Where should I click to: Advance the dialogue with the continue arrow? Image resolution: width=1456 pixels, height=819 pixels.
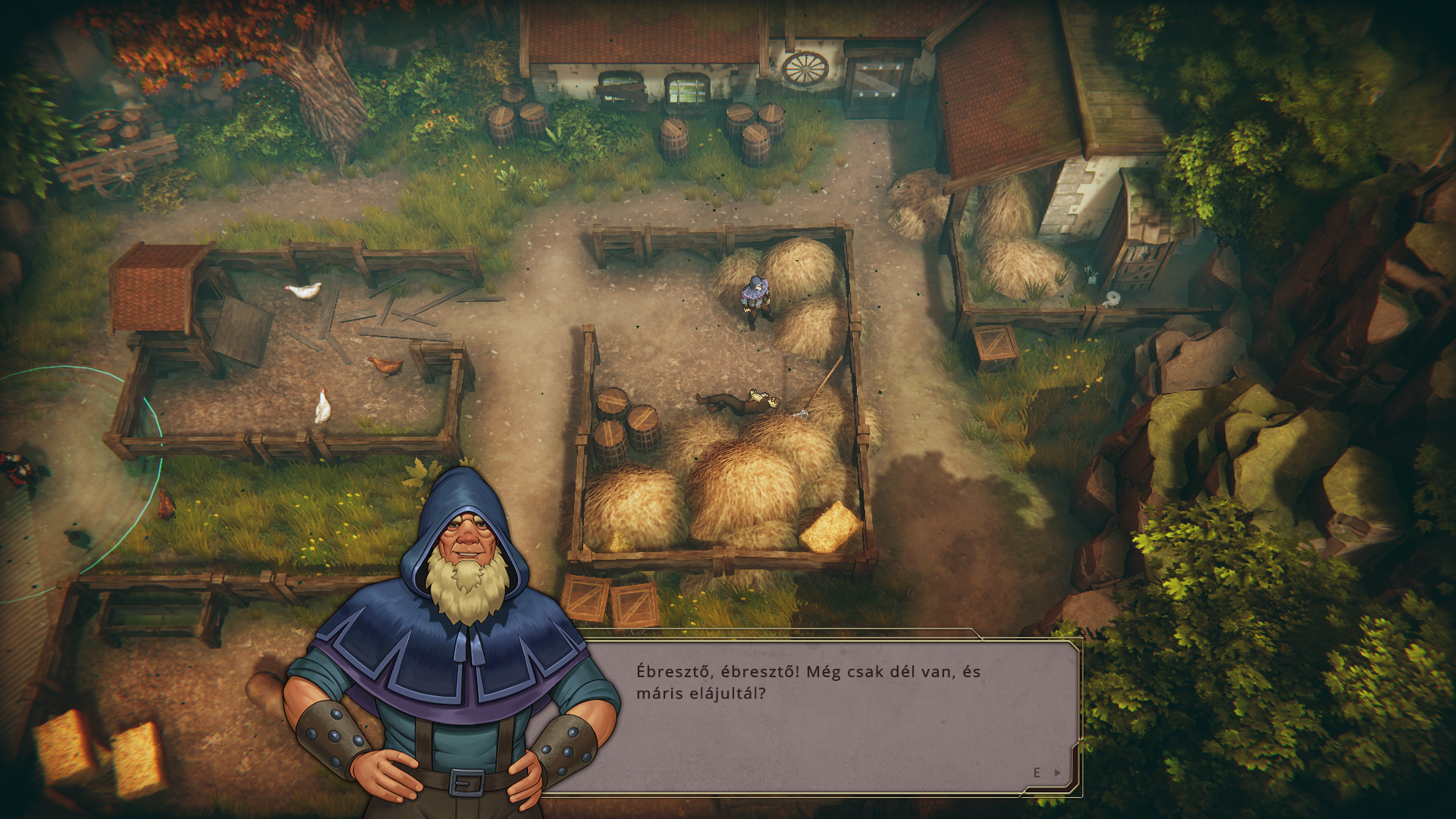point(1058,773)
